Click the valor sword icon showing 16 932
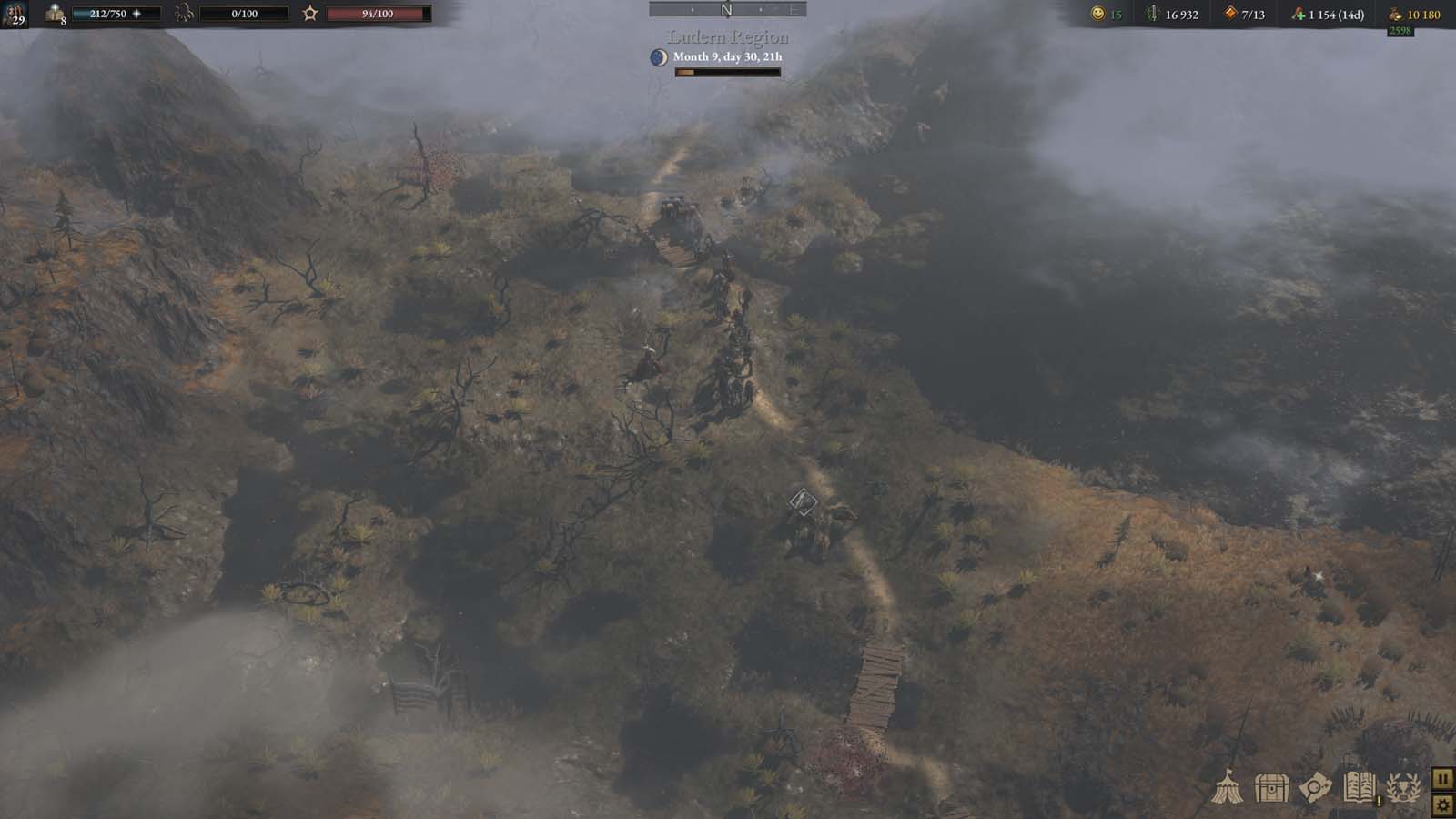Image resolution: width=1456 pixels, height=819 pixels. tap(1152, 14)
